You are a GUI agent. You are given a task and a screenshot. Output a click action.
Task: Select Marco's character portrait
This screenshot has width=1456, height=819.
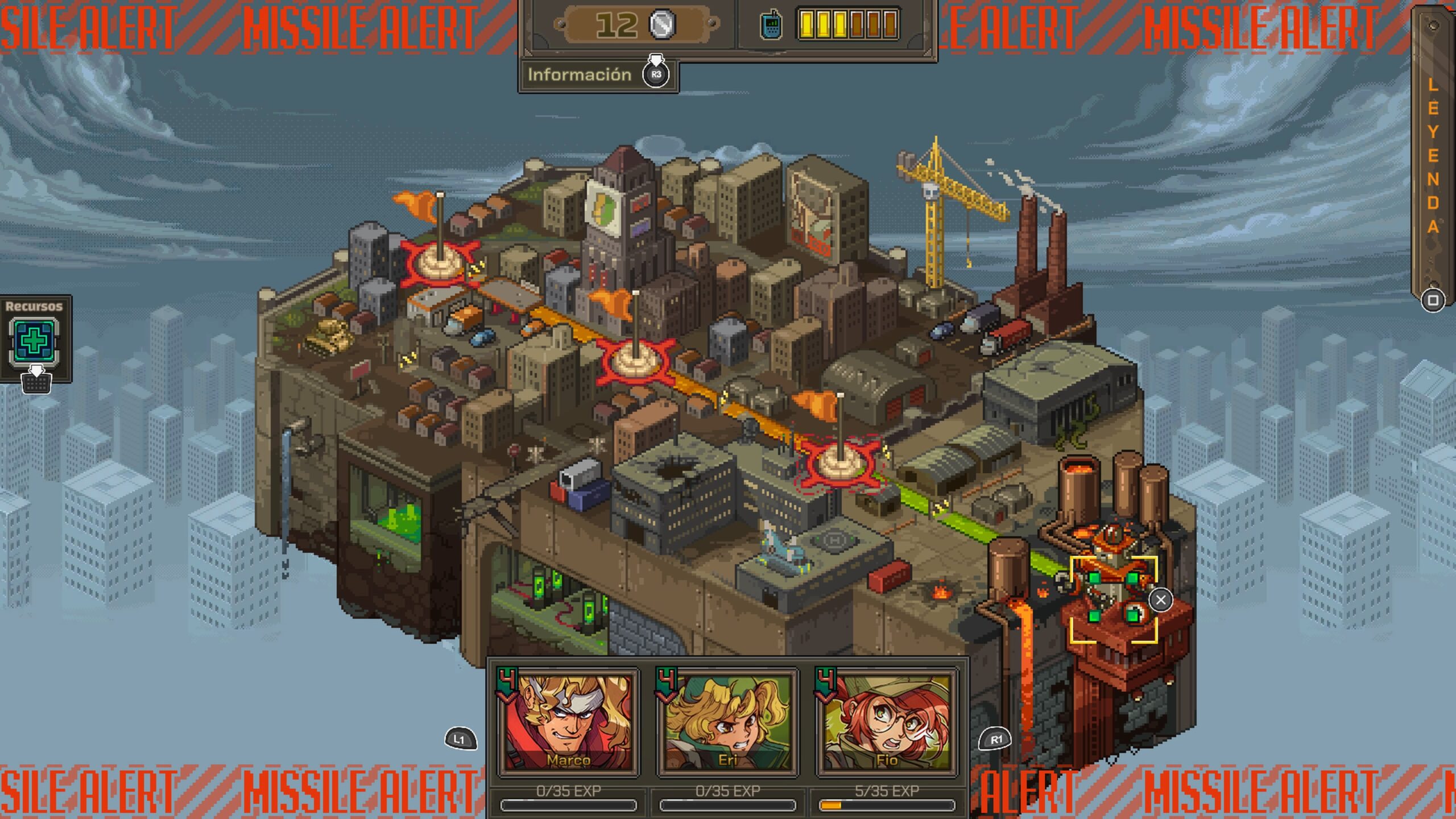point(568,721)
